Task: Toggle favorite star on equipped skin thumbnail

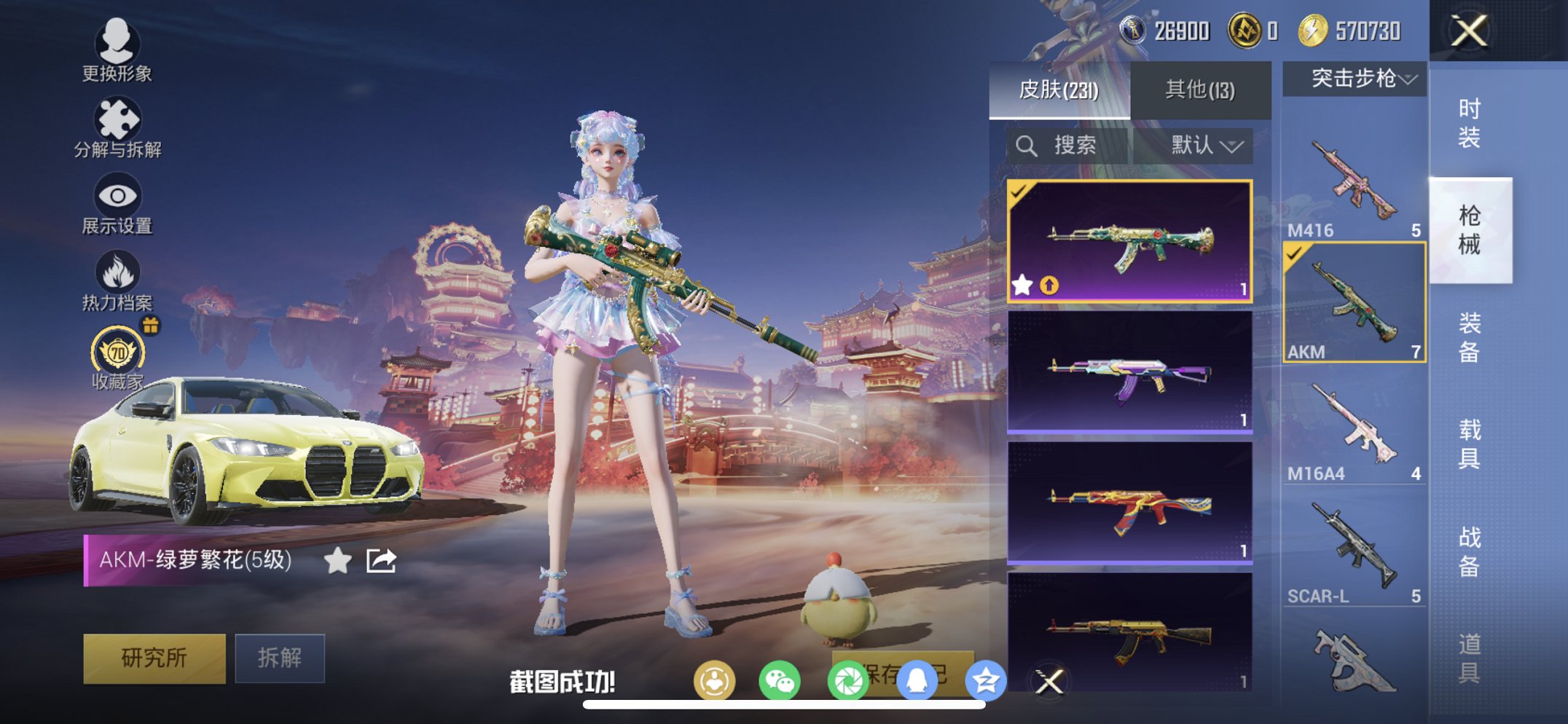Action: tap(1024, 286)
